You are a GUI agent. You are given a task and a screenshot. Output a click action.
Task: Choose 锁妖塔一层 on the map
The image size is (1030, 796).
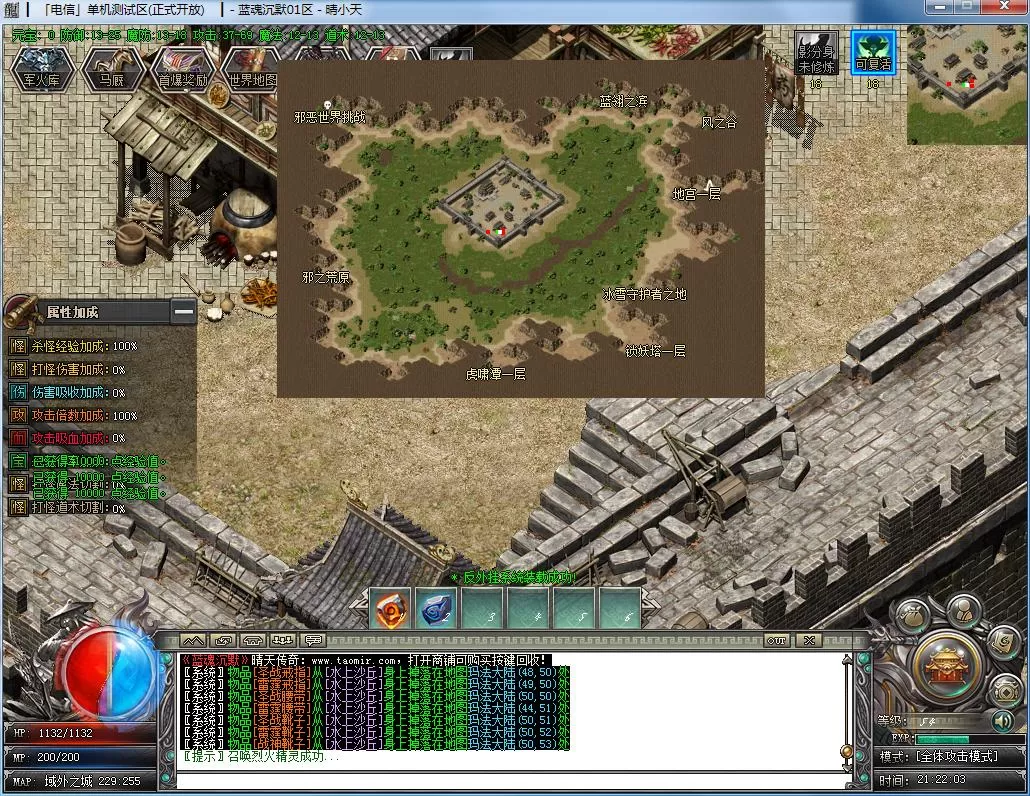point(655,351)
